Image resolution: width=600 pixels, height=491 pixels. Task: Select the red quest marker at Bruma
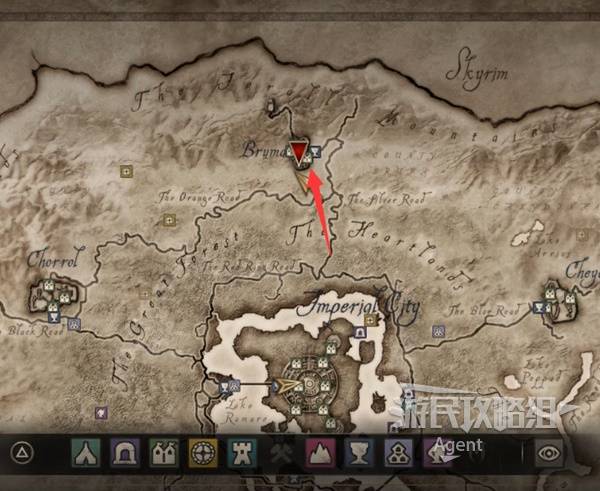click(300, 152)
